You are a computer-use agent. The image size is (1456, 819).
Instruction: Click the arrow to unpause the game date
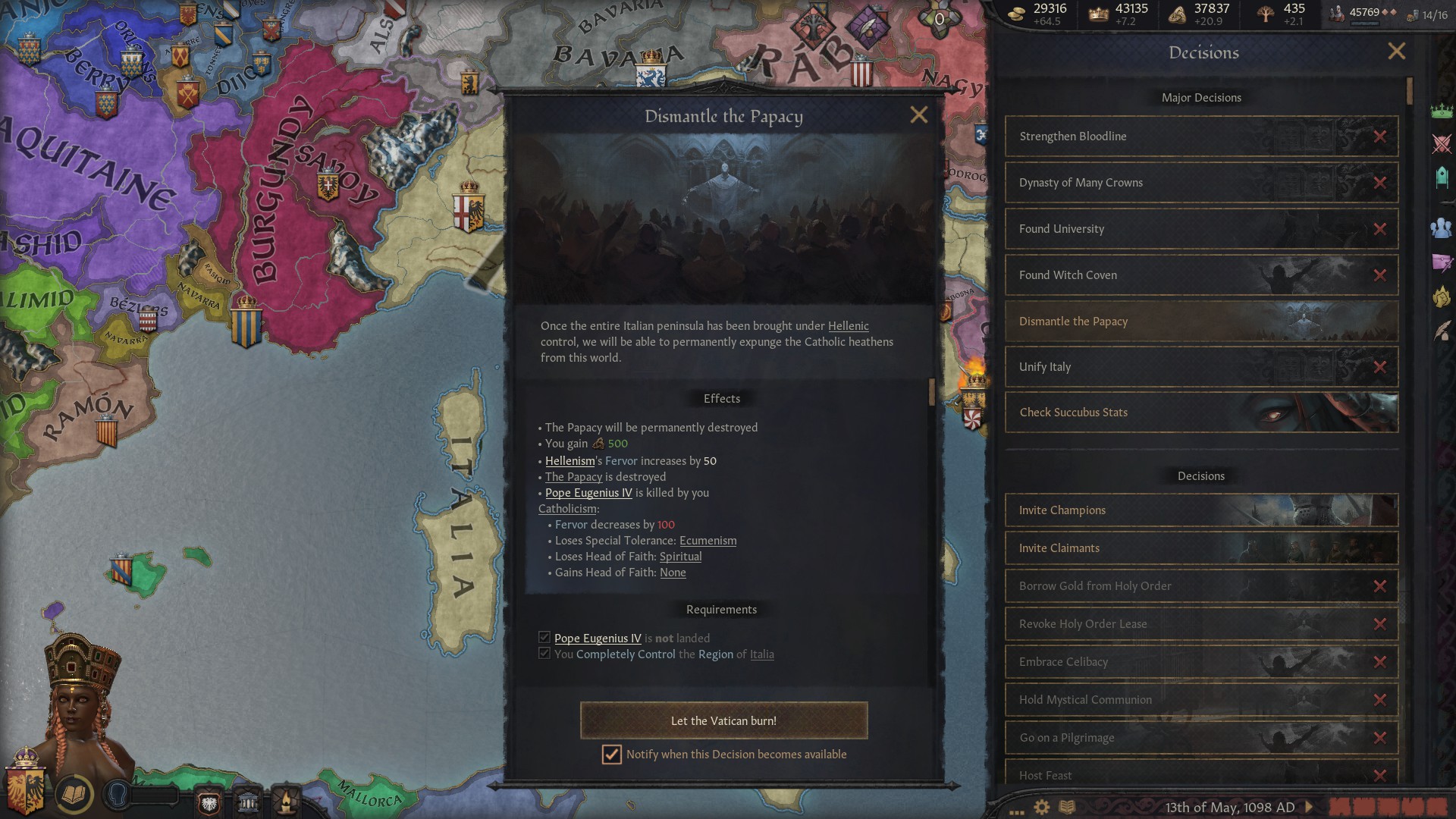1308,806
